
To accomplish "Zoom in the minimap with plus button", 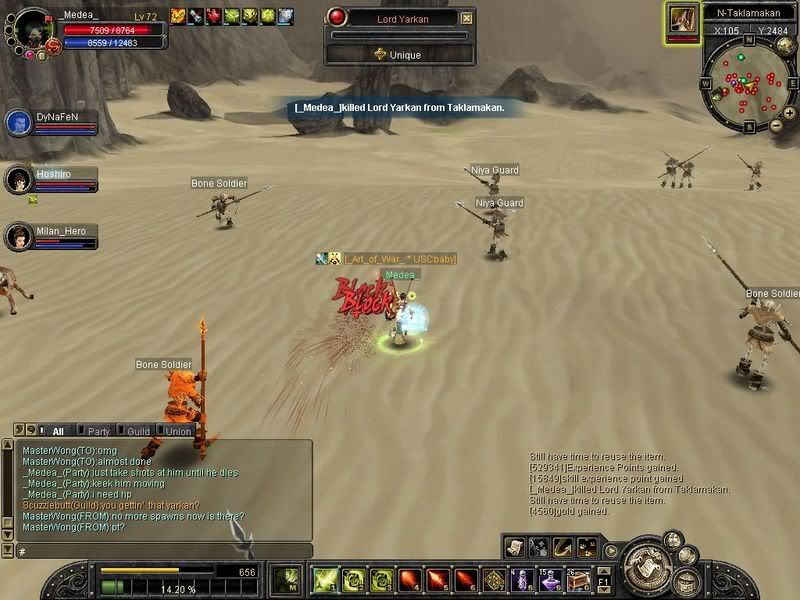I will click(x=776, y=124).
